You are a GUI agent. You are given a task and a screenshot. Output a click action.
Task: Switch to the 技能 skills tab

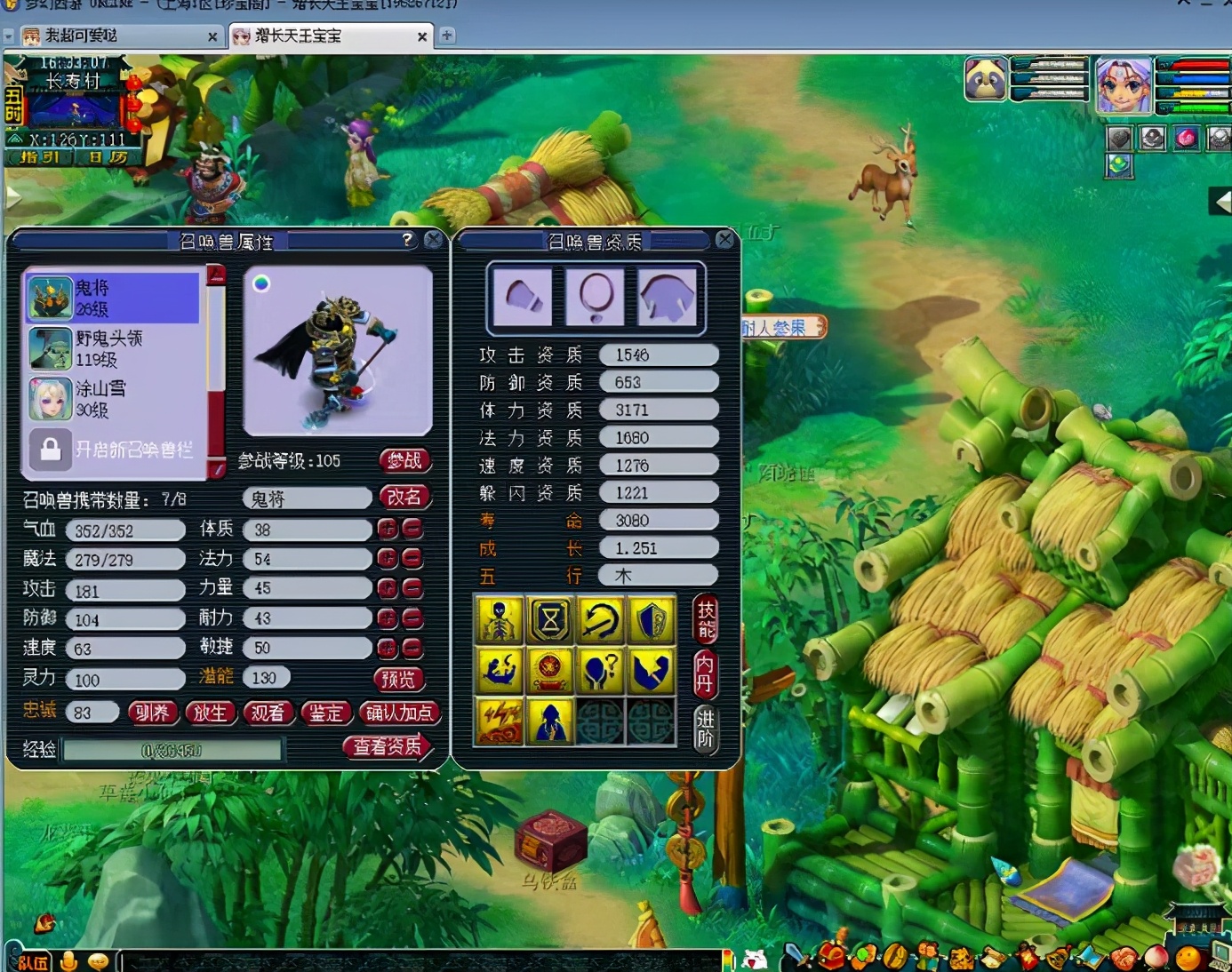[706, 619]
